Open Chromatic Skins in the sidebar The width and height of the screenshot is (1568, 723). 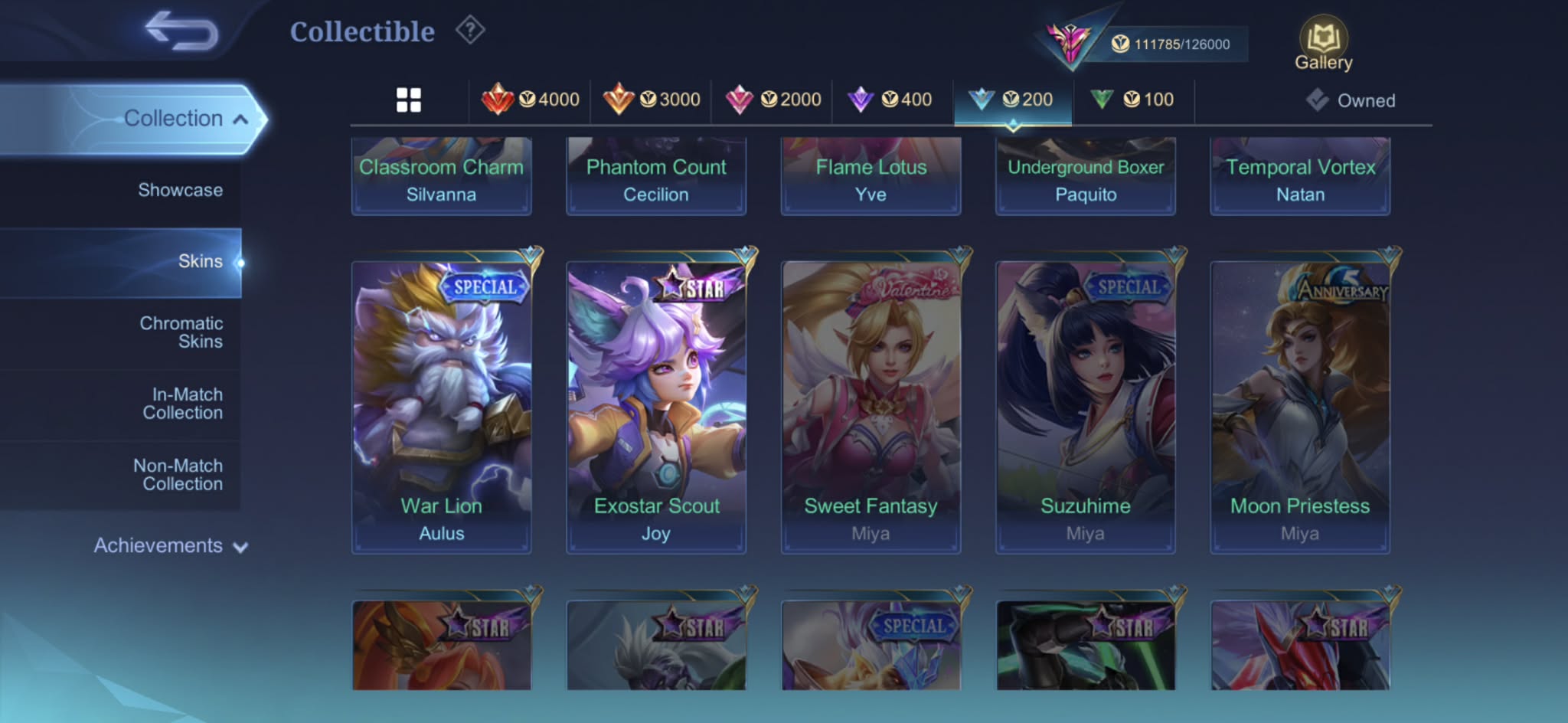point(181,332)
